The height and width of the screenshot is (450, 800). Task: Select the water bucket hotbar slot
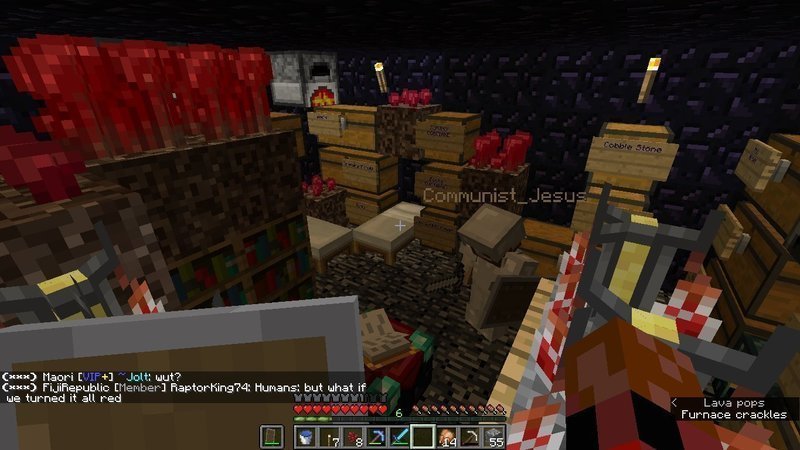(305, 436)
